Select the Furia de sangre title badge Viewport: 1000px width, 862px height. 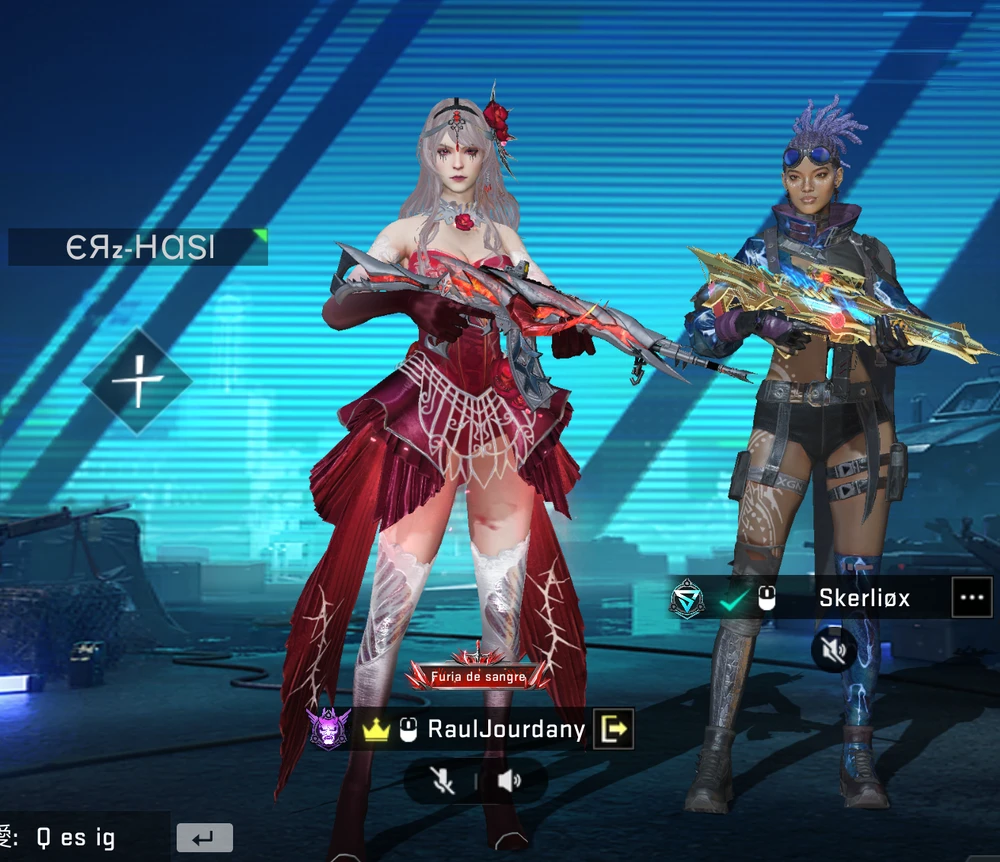[x=477, y=677]
